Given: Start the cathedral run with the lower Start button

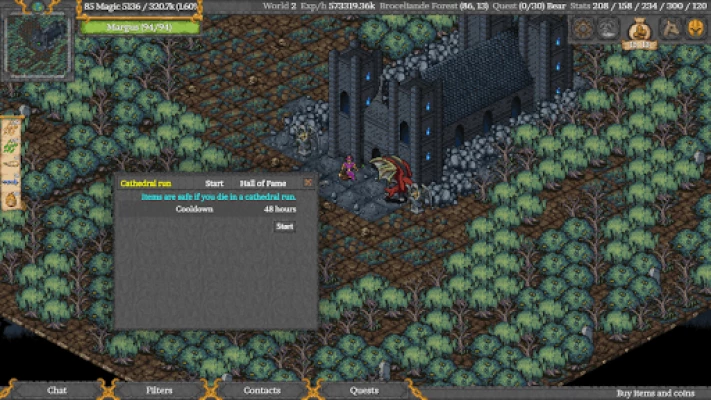Looking at the screenshot, I should tap(285, 227).
